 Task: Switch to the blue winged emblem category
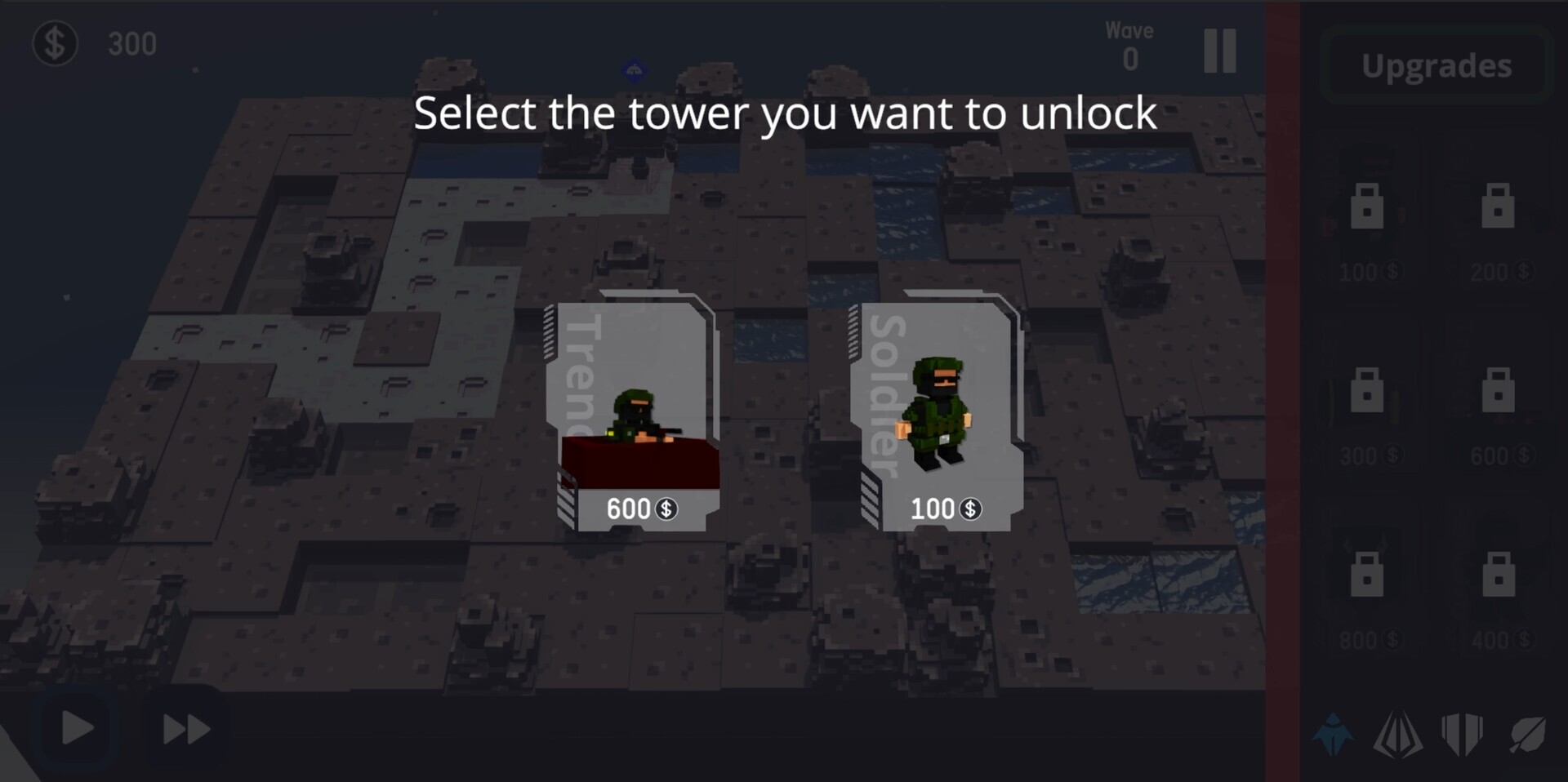tap(1333, 735)
